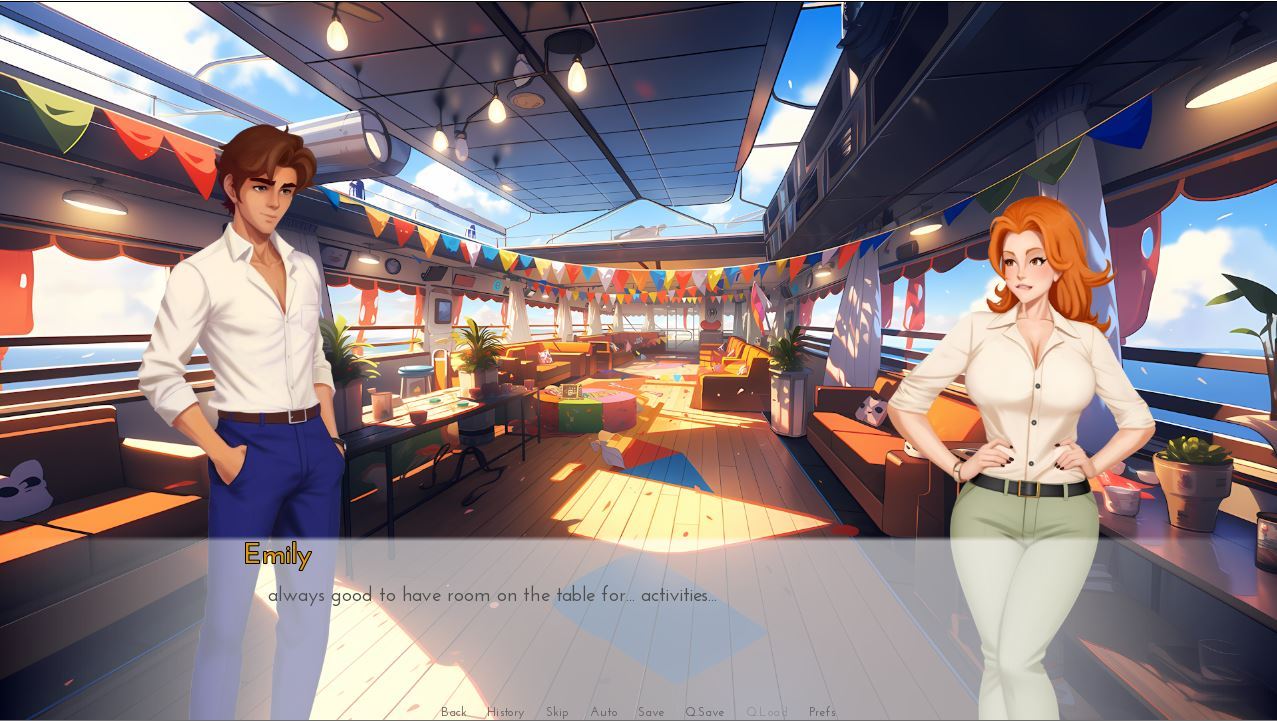Open the Save menu
Image resolution: width=1277 pixels, height=721 pixels.
coord(651,712)
